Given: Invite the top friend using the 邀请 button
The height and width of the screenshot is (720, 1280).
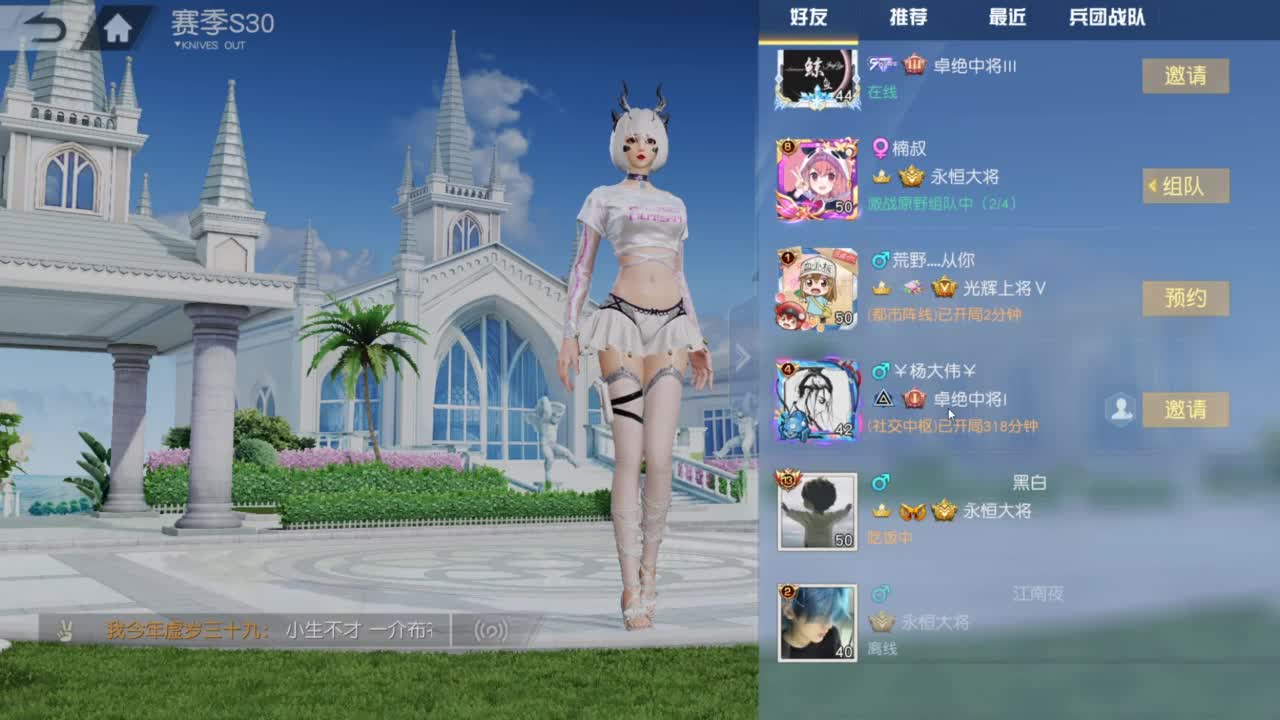Looking at the screenshot, I should click(1185, 76).
